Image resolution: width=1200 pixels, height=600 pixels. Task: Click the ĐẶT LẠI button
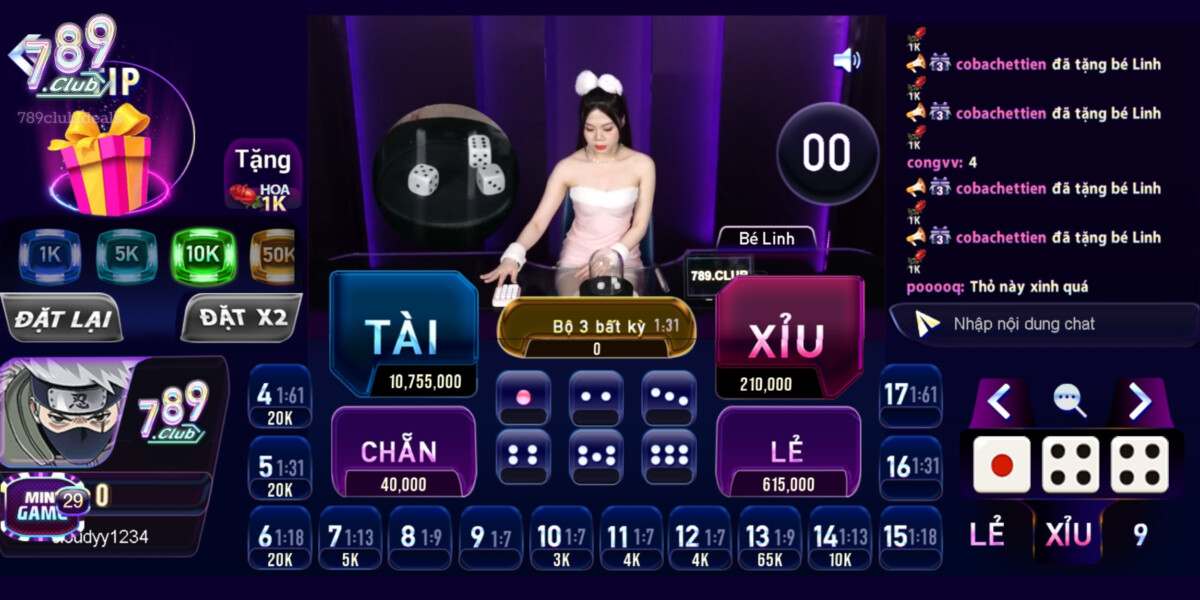pos(62,320)
